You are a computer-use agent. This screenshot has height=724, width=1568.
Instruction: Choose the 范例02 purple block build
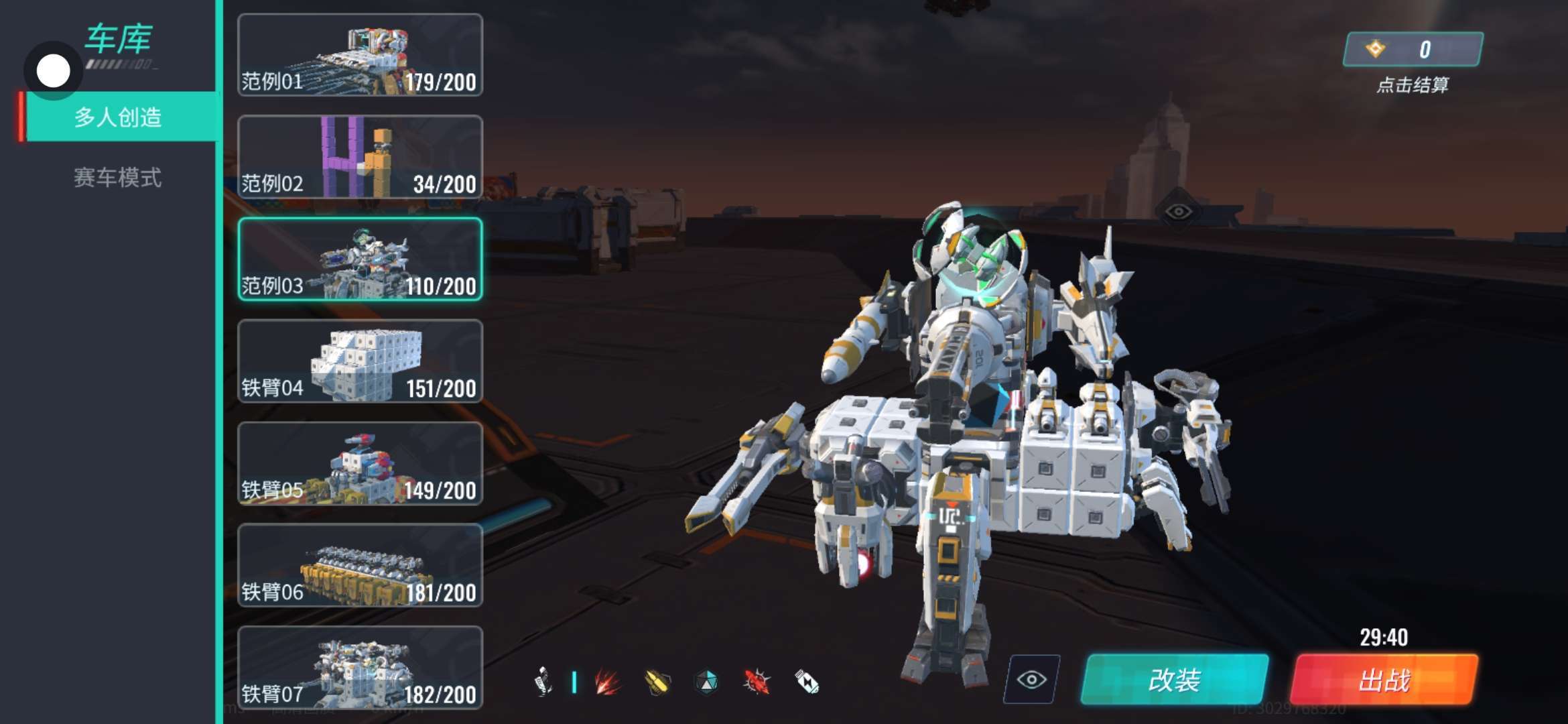[x=360, y=158]
